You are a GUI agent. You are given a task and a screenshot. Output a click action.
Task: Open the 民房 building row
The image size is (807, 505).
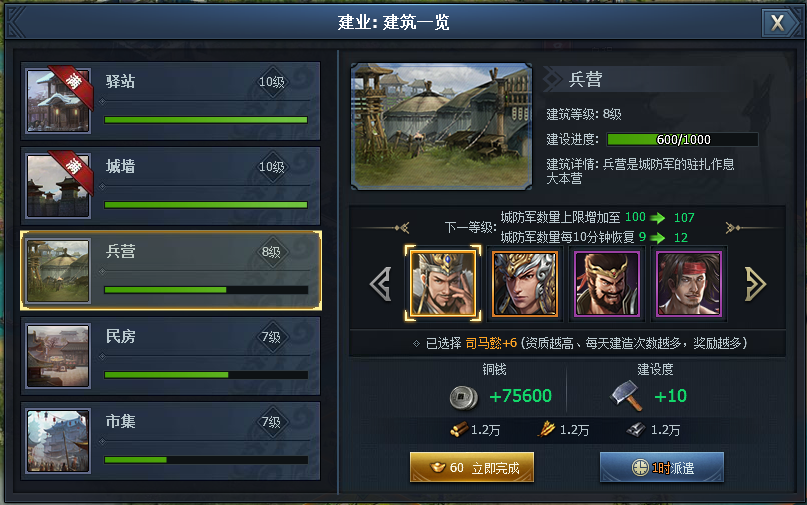[171, 356]
